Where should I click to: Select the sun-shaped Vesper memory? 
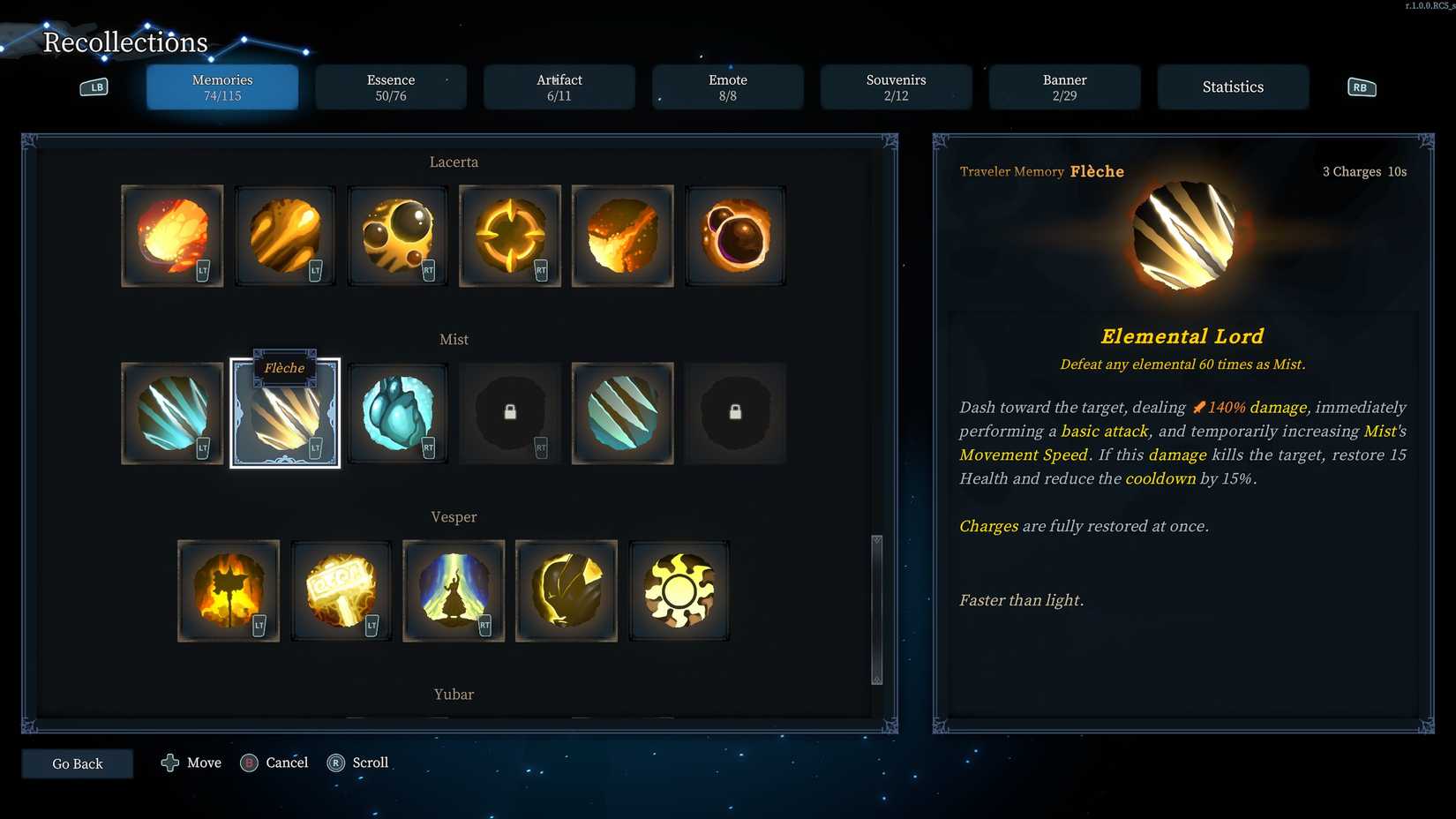click(x=679, y=590)
